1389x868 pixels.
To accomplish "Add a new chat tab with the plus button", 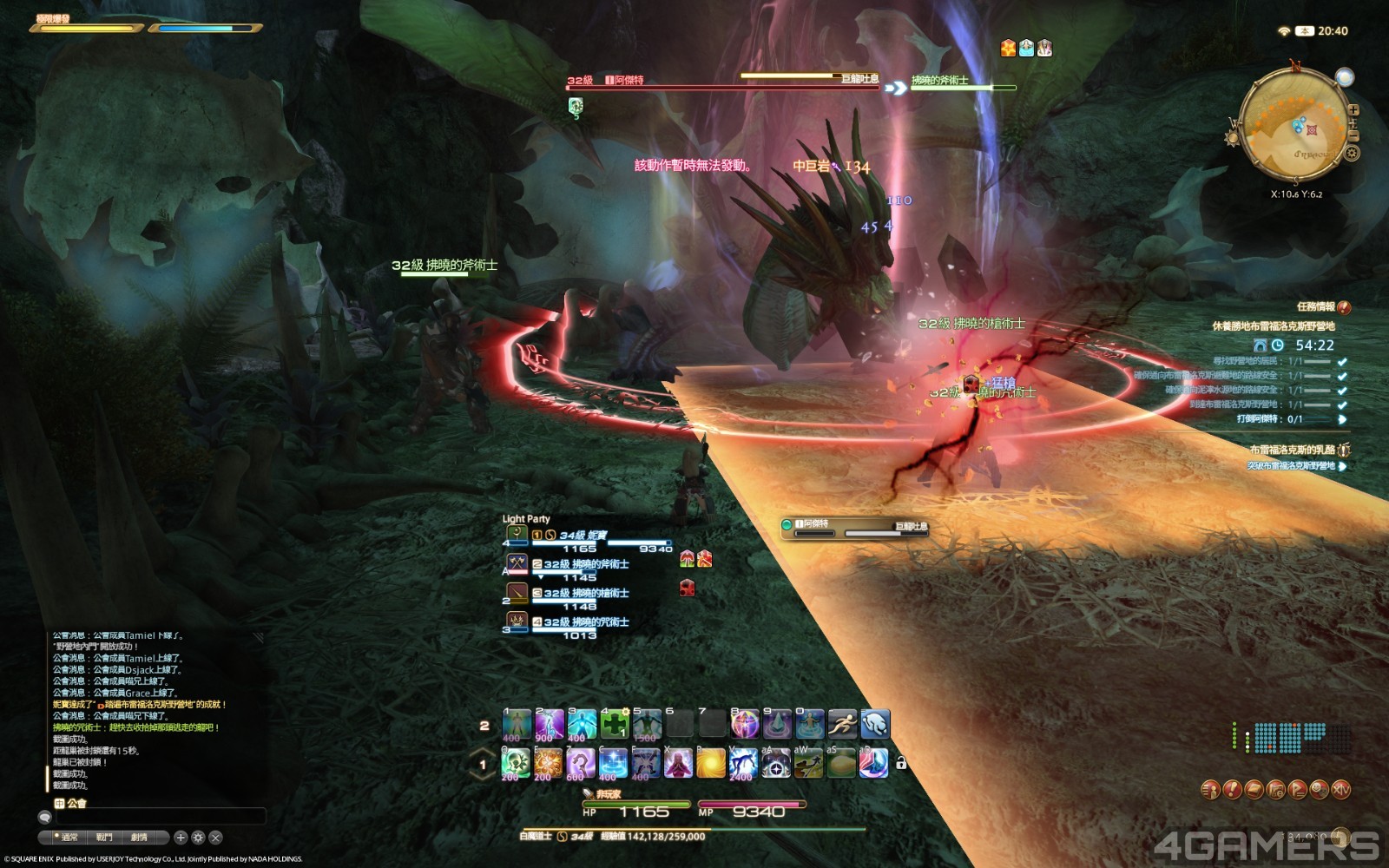I will 181,838.
